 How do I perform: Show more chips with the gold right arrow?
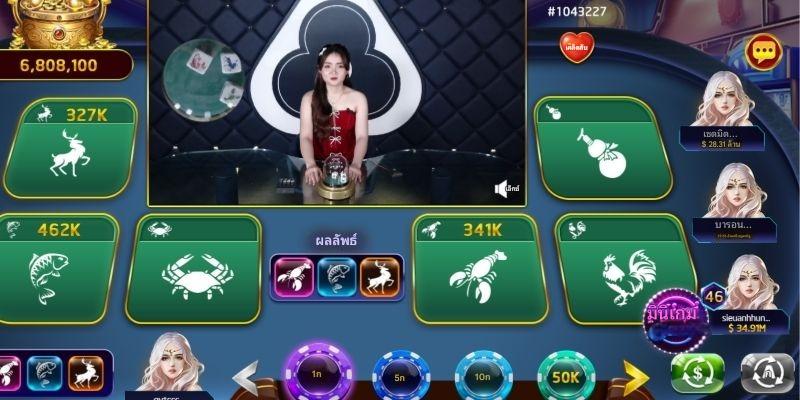point(636,376)
